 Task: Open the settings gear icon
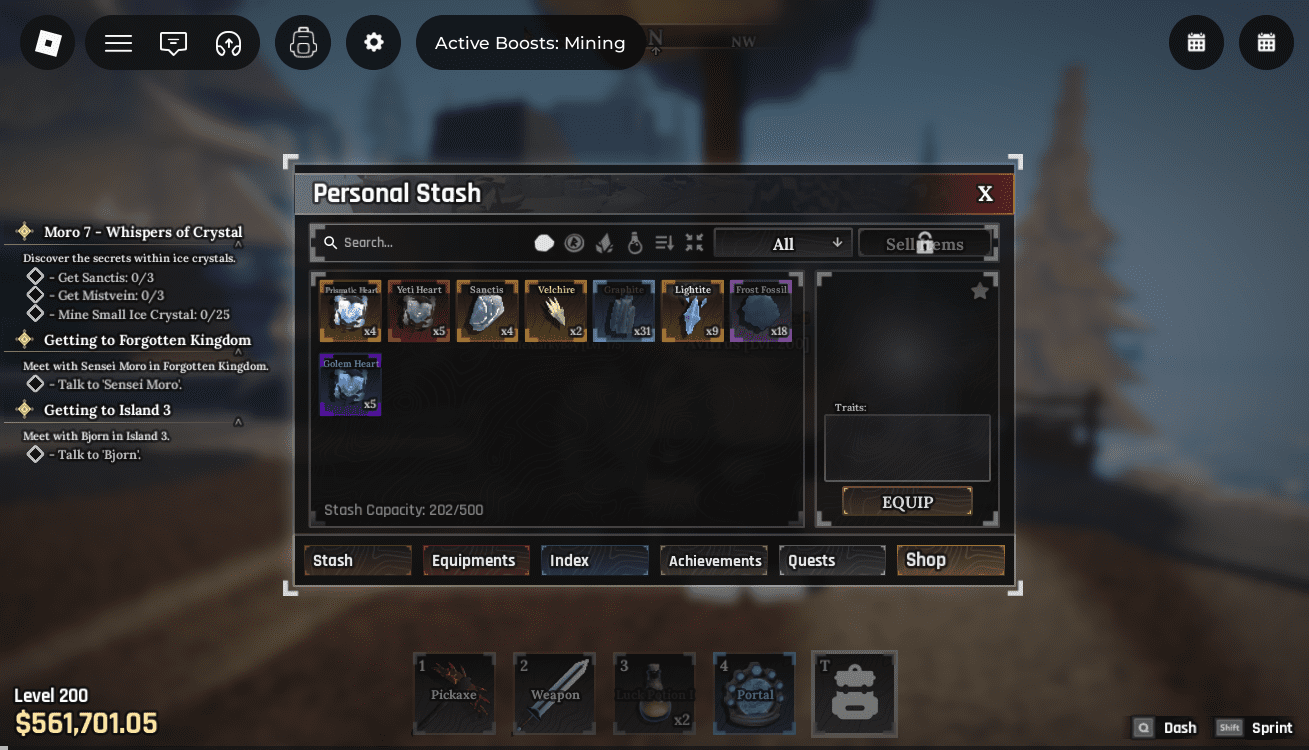coord(373,42)
